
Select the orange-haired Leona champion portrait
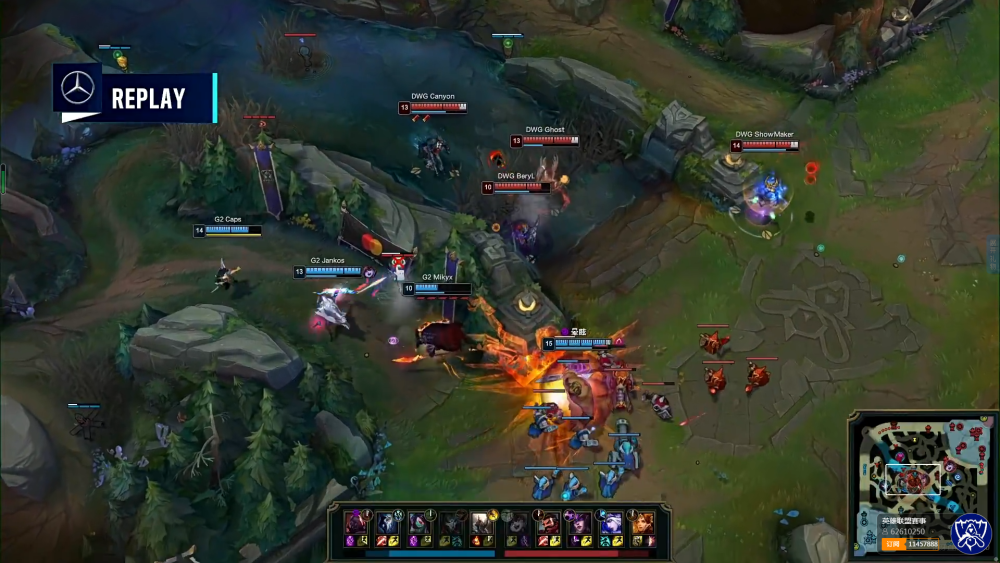pyautogui.click(x=642, y=526)
